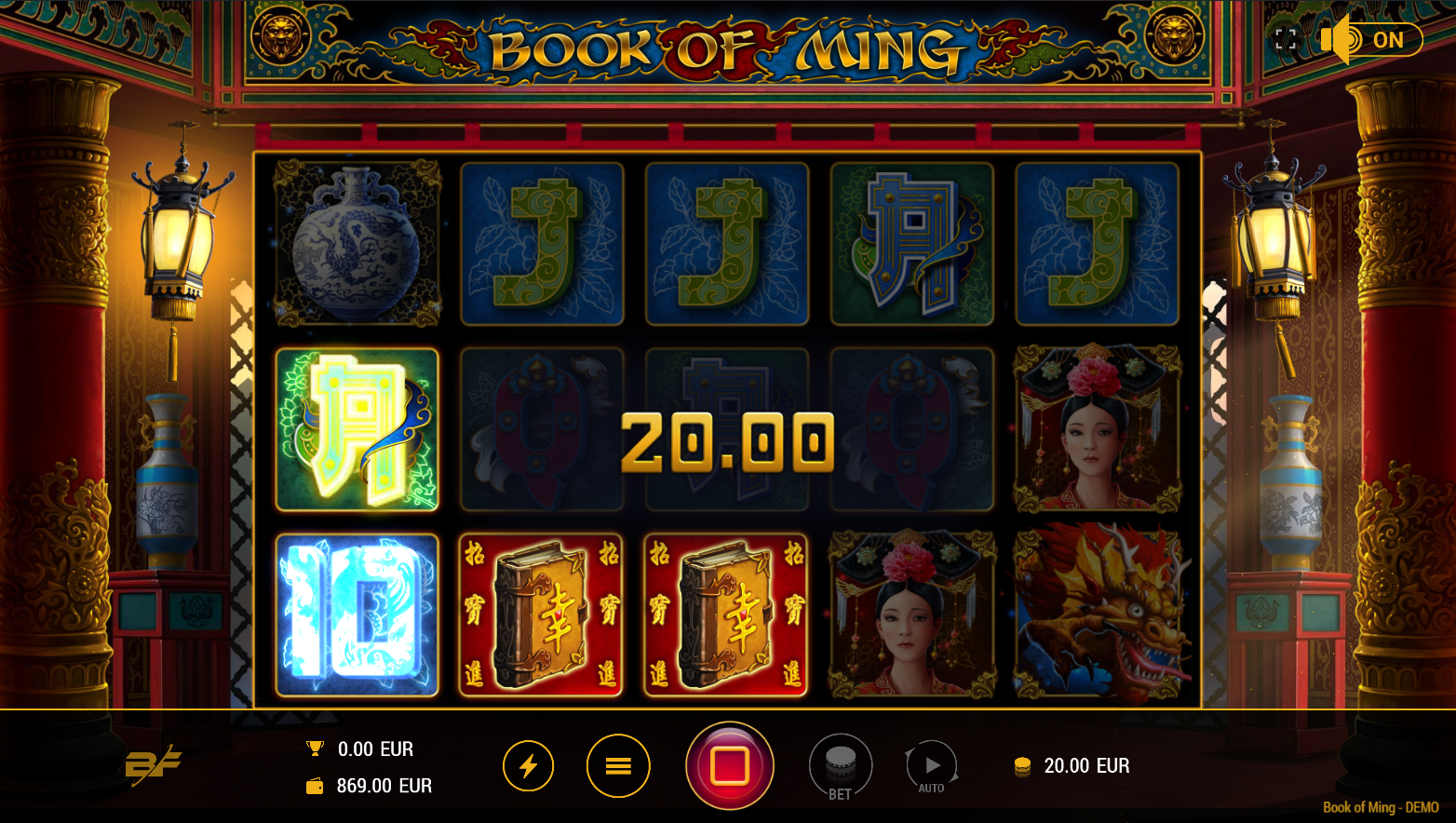This screenshot has height=823, width=1456.
Task: Open bet settings via the BET control
Action: (x=840, y=763)
